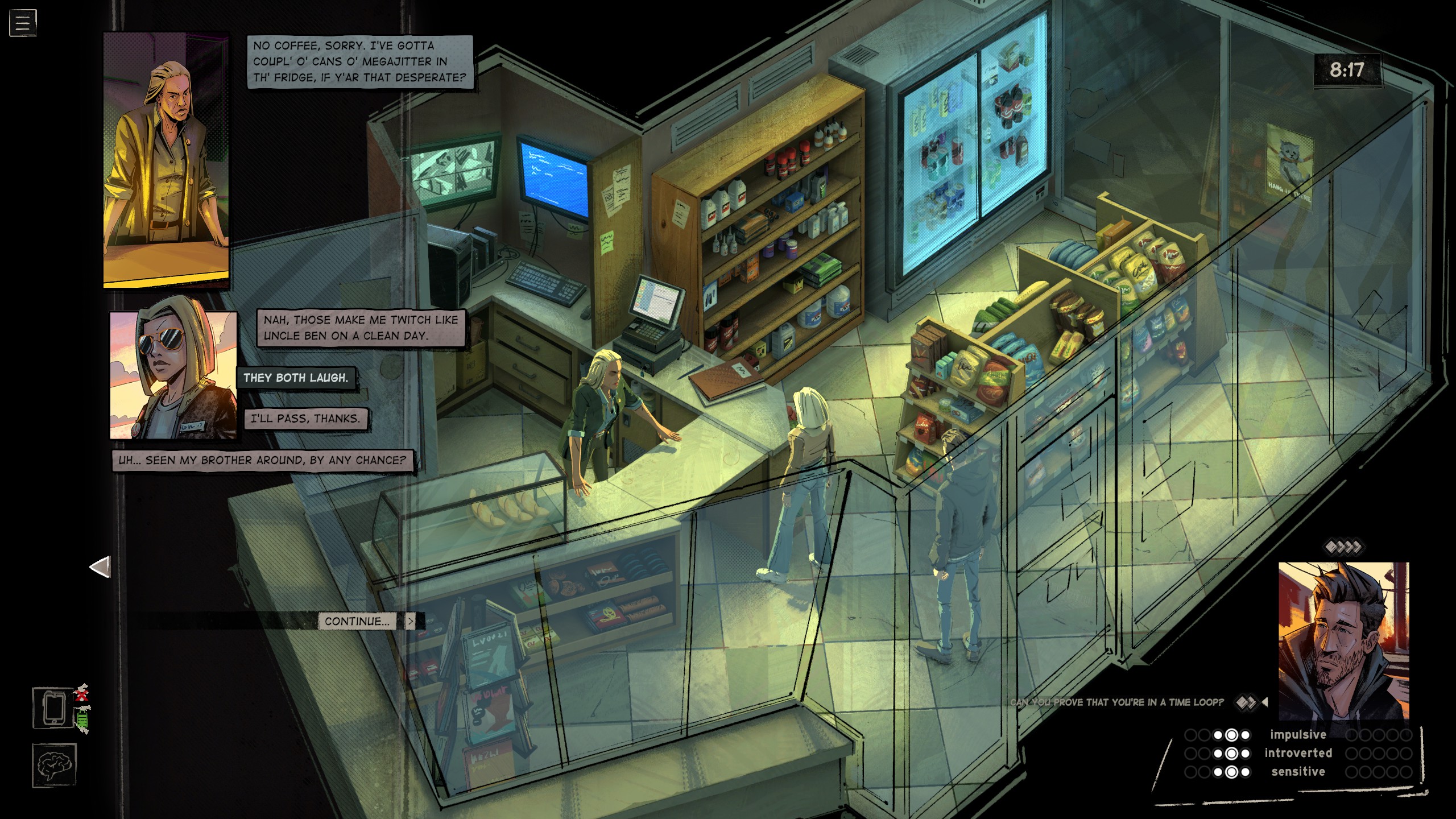Click the Continue dialogue button

click(x=358, y=621)
